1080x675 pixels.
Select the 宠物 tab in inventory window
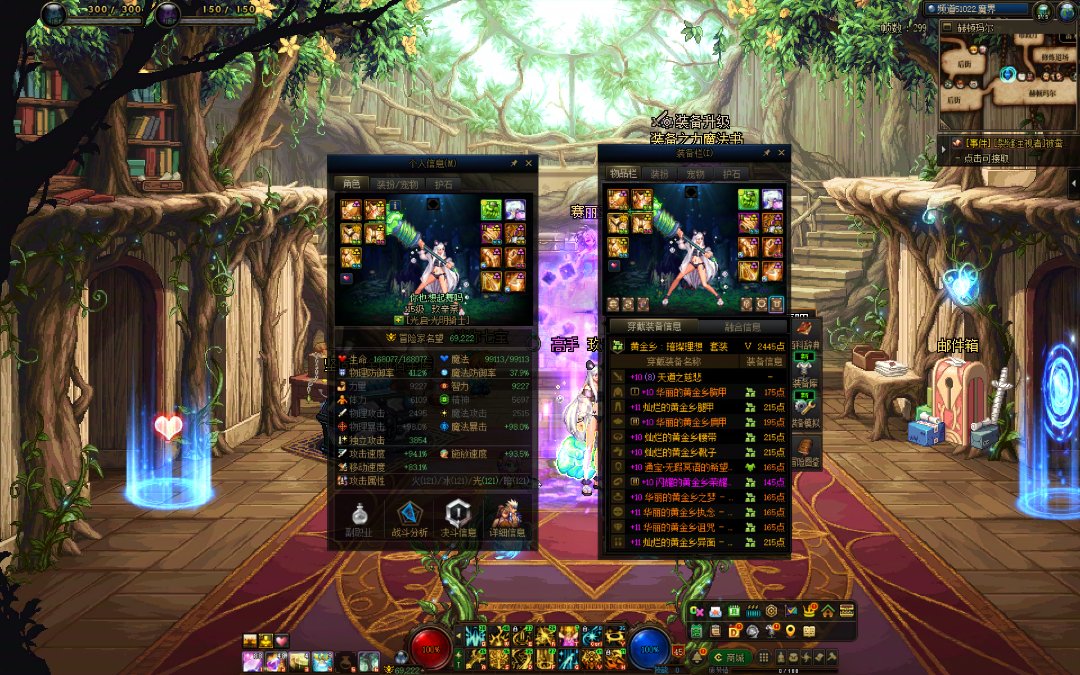696,174
